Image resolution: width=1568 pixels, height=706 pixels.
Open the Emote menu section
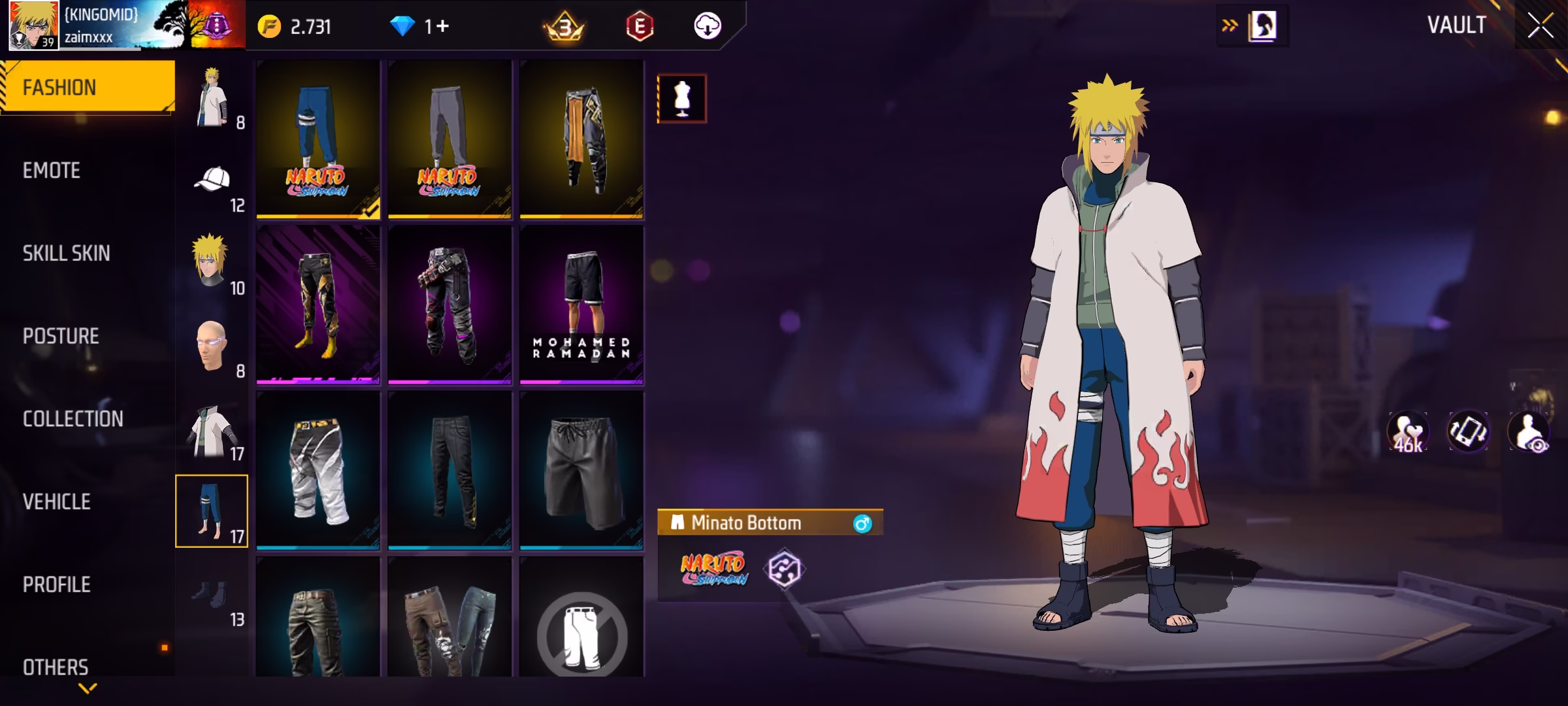coord(52,171)
